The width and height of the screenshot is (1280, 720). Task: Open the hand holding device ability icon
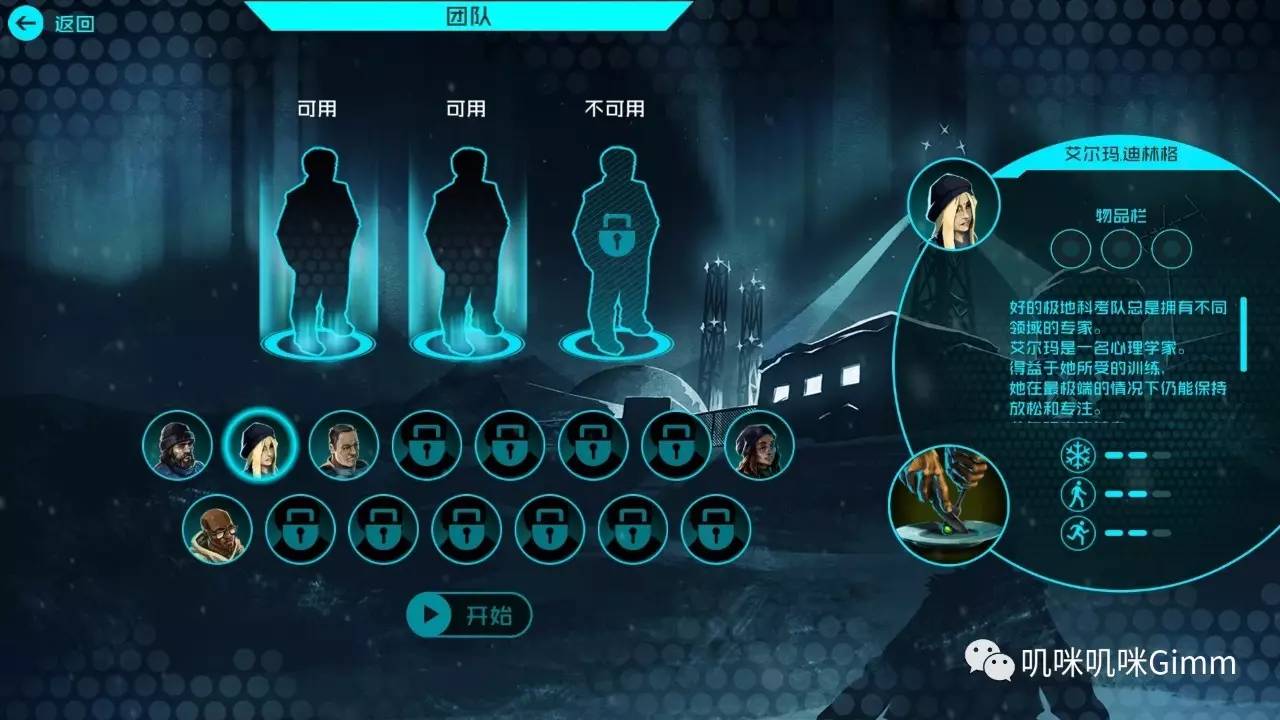(948, 505)
